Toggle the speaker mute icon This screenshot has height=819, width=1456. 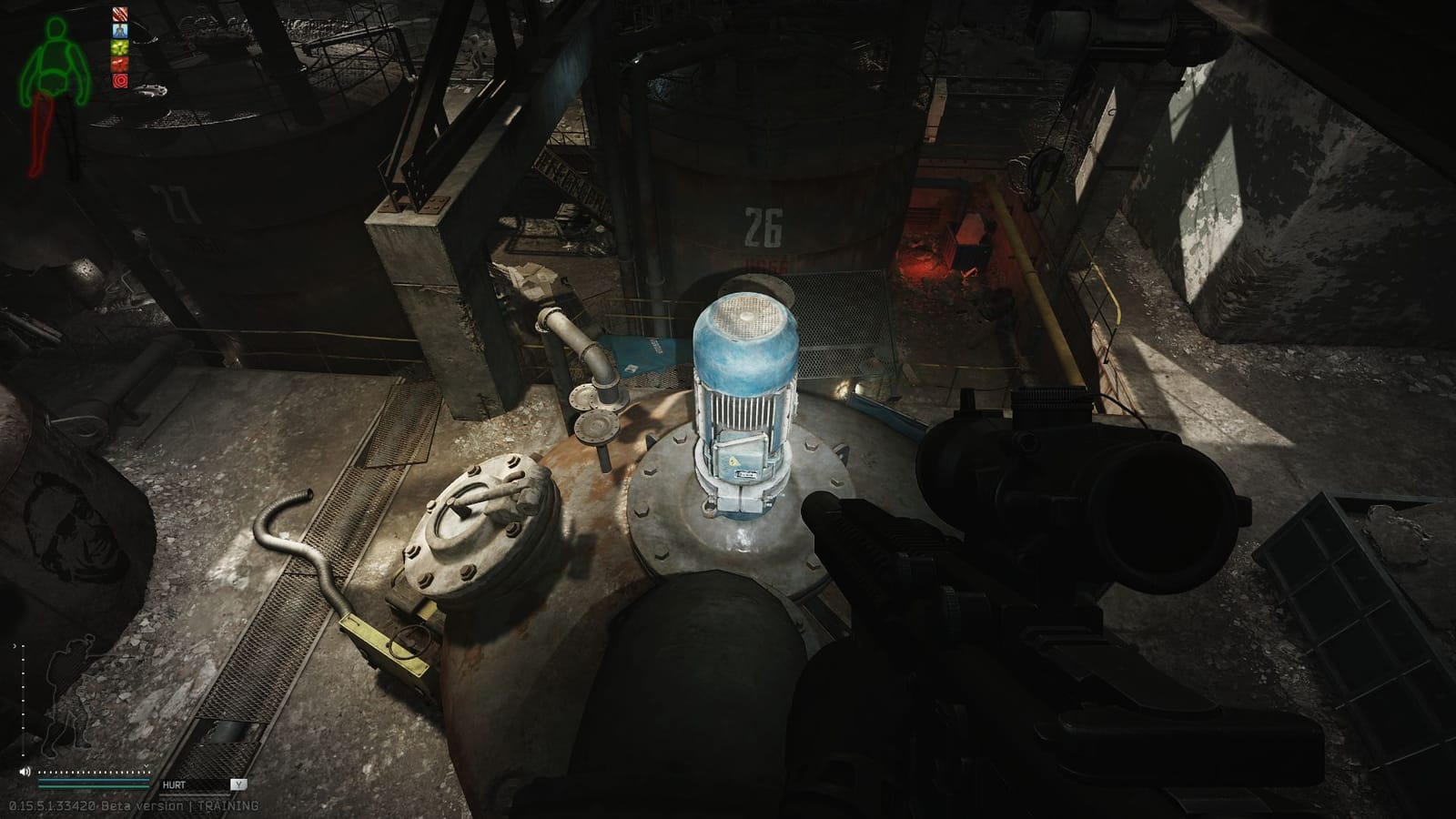[25, 771]
